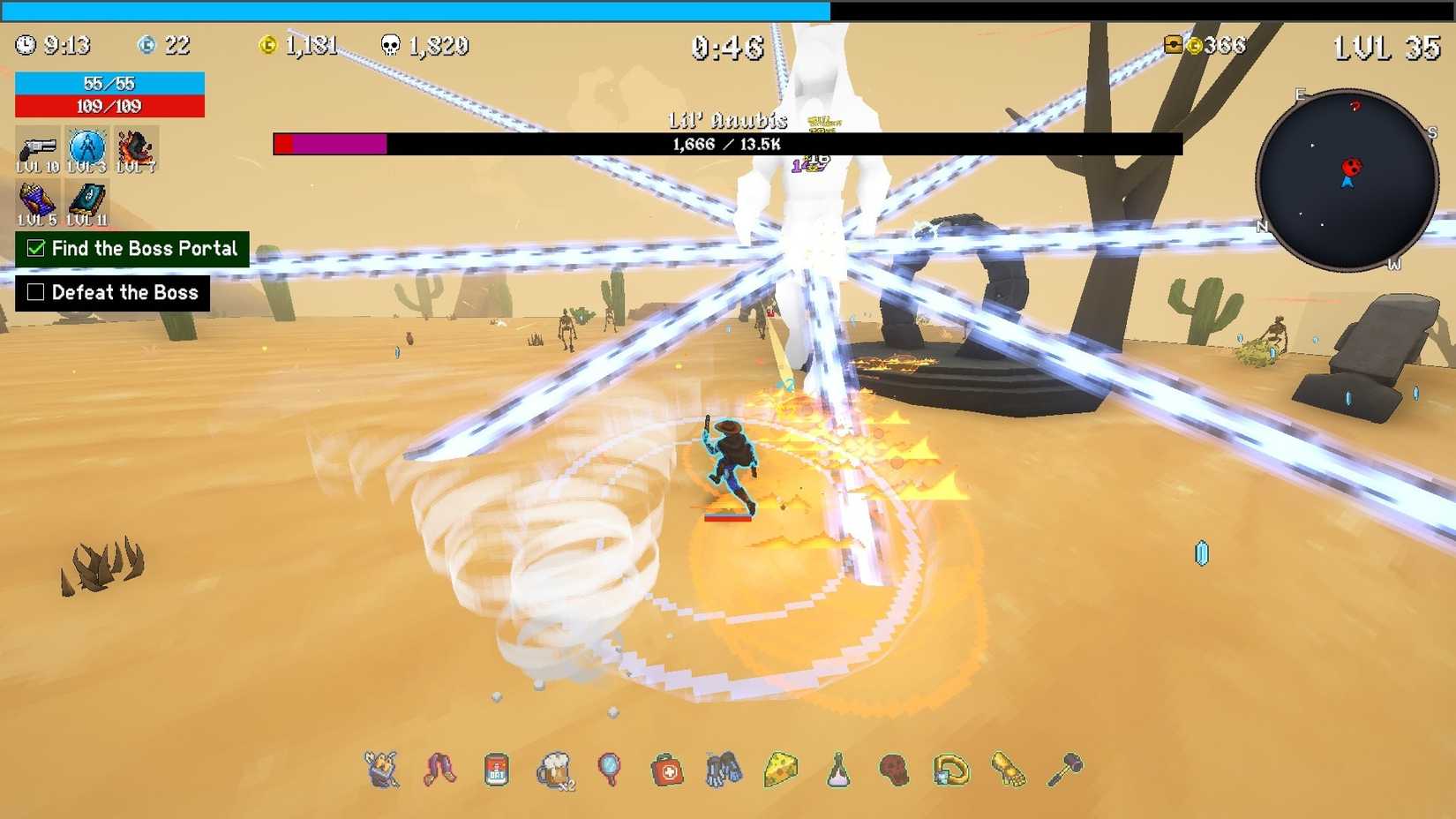1456x819 pixels.
Task: Click the OAT can item icon
Action: tap(495, 768)
